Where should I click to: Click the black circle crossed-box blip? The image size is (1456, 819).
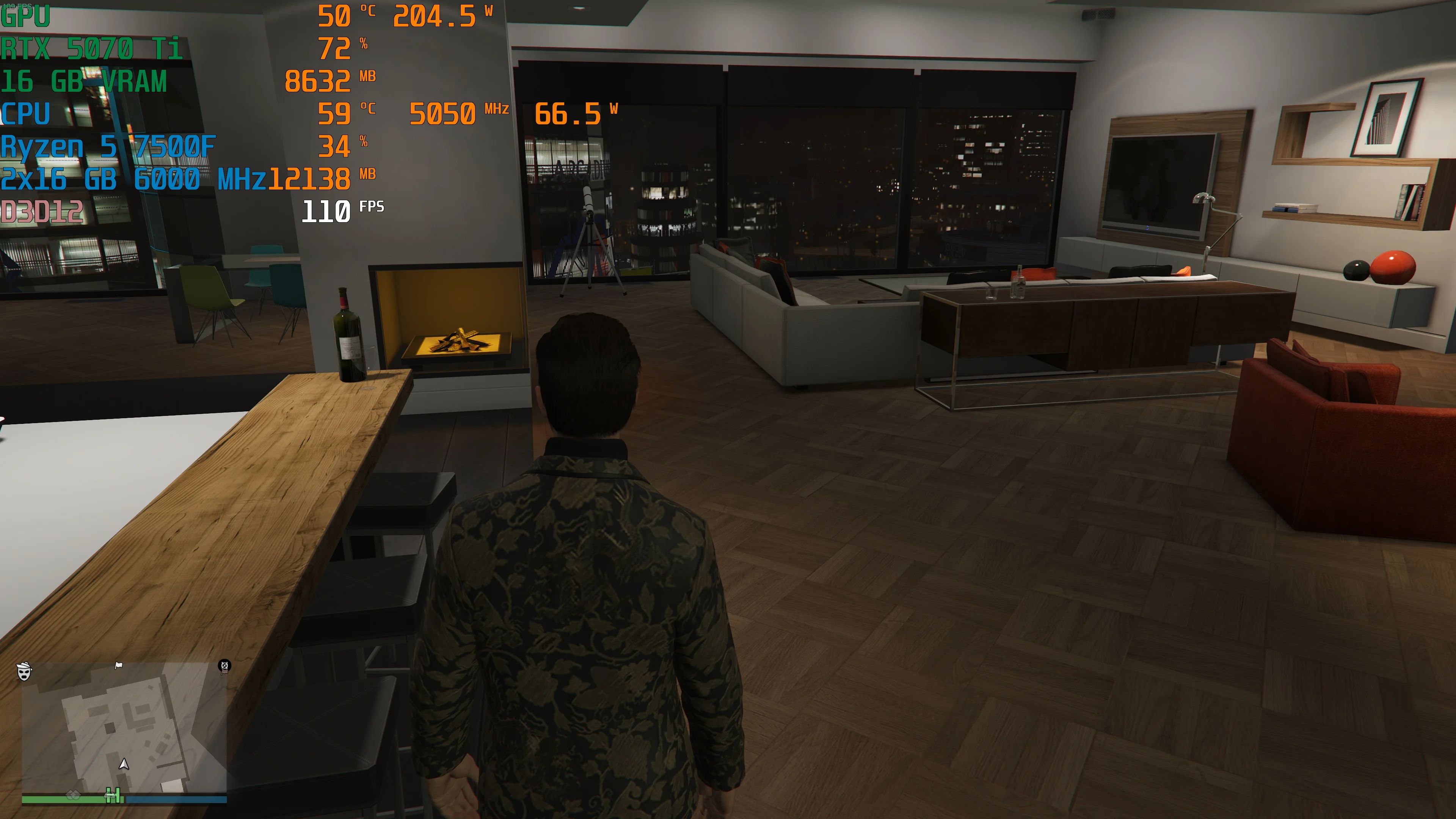coord(224,666)
